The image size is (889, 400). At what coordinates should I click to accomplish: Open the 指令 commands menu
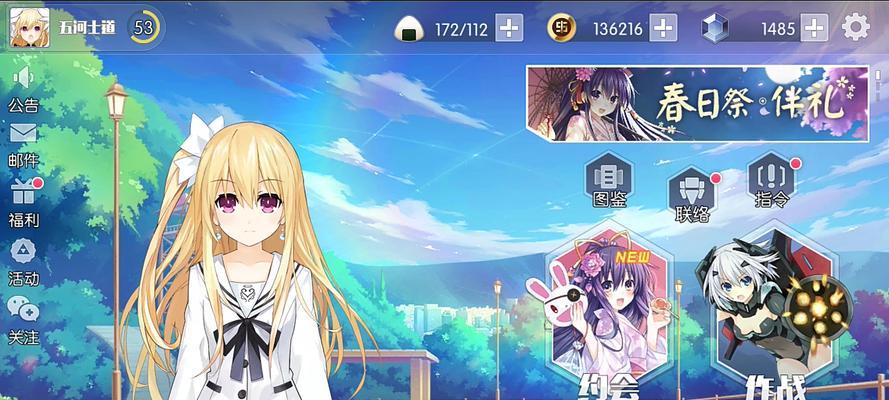(773, 180)
